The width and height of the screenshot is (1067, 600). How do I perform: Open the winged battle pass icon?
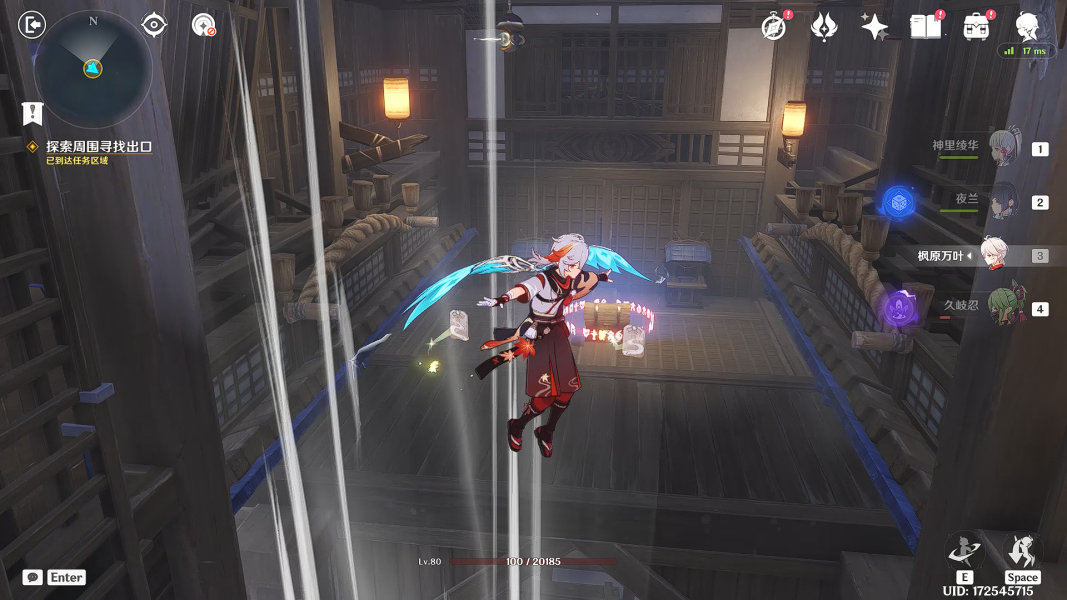tap(823, 27)
